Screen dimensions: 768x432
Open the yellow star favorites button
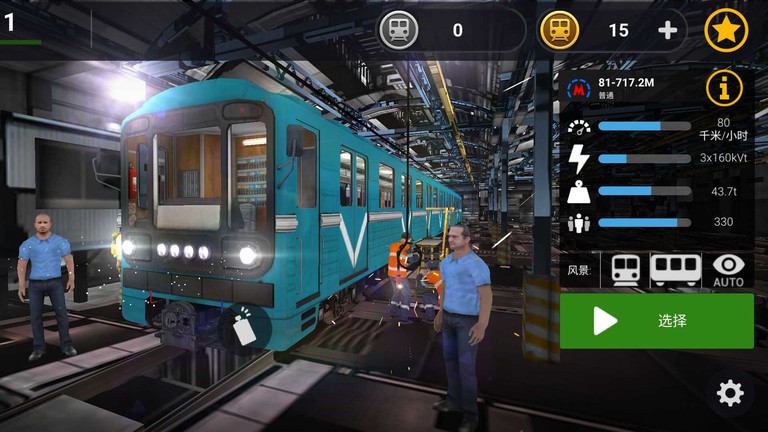point(726,30)
